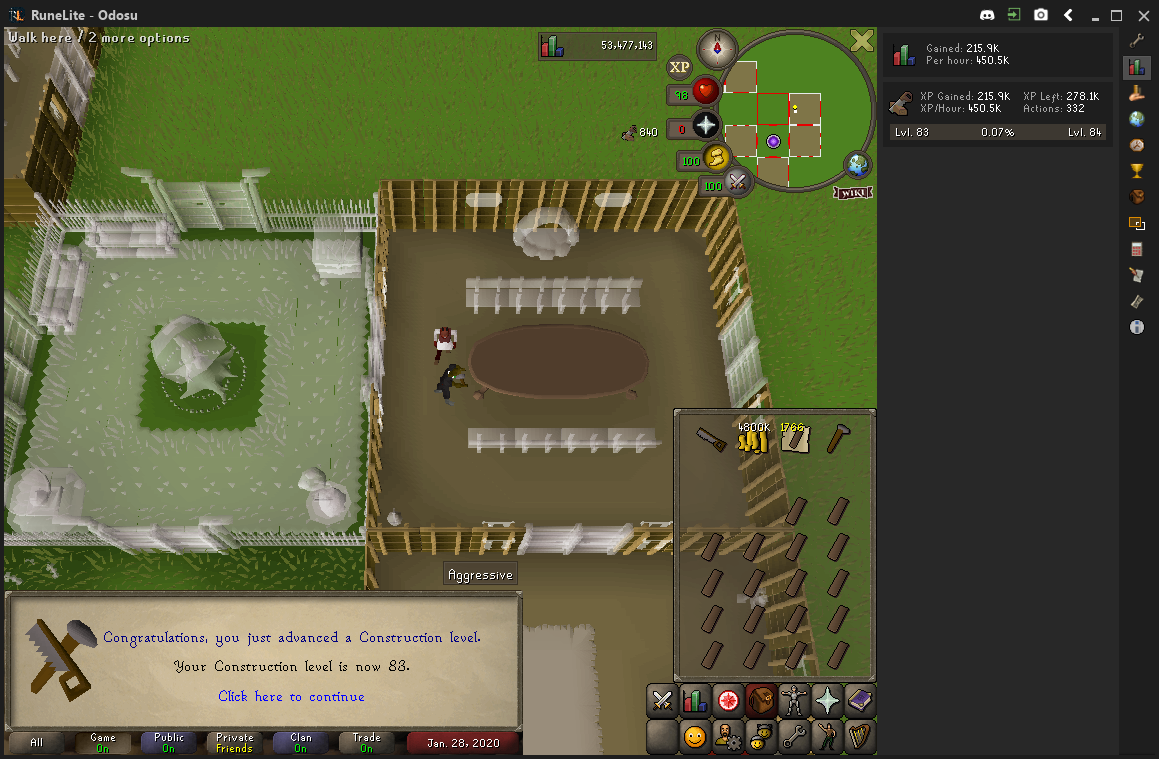
Task: Click here to continue the level-up dialogue
Action: (x=291, y=696)
